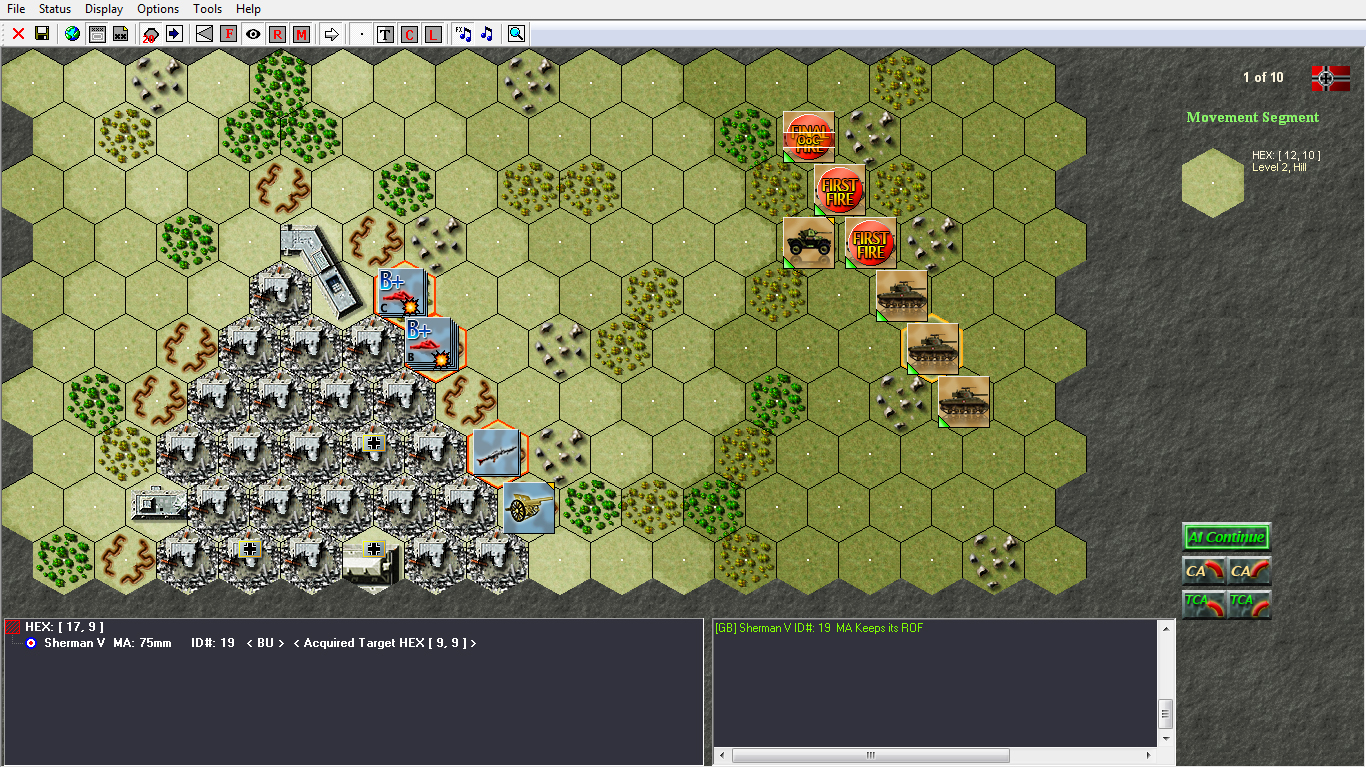This screenshot has width=1366, height=768.
Task: Toggle the eye view icon
Action: pyautogui.click(x=253, y=33)
